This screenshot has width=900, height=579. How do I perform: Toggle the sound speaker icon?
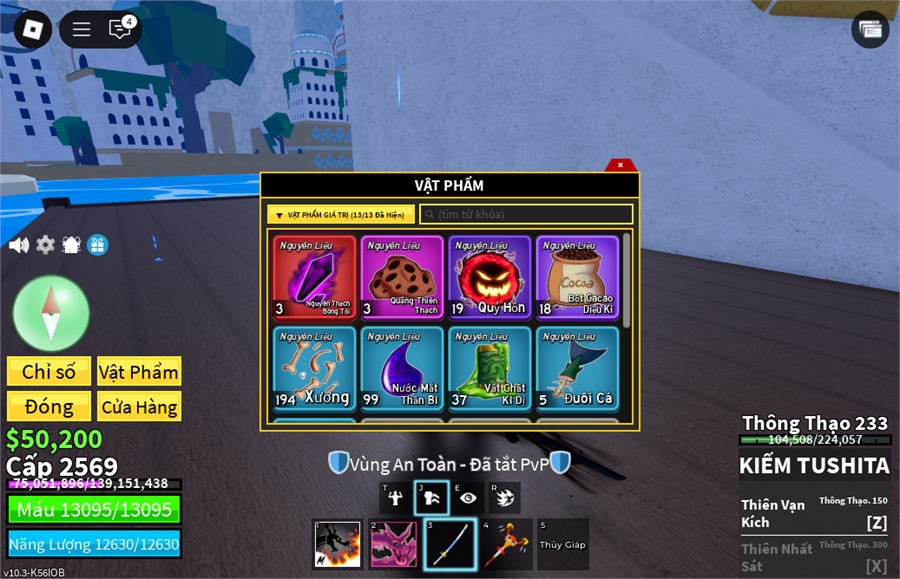coord(18,245)
